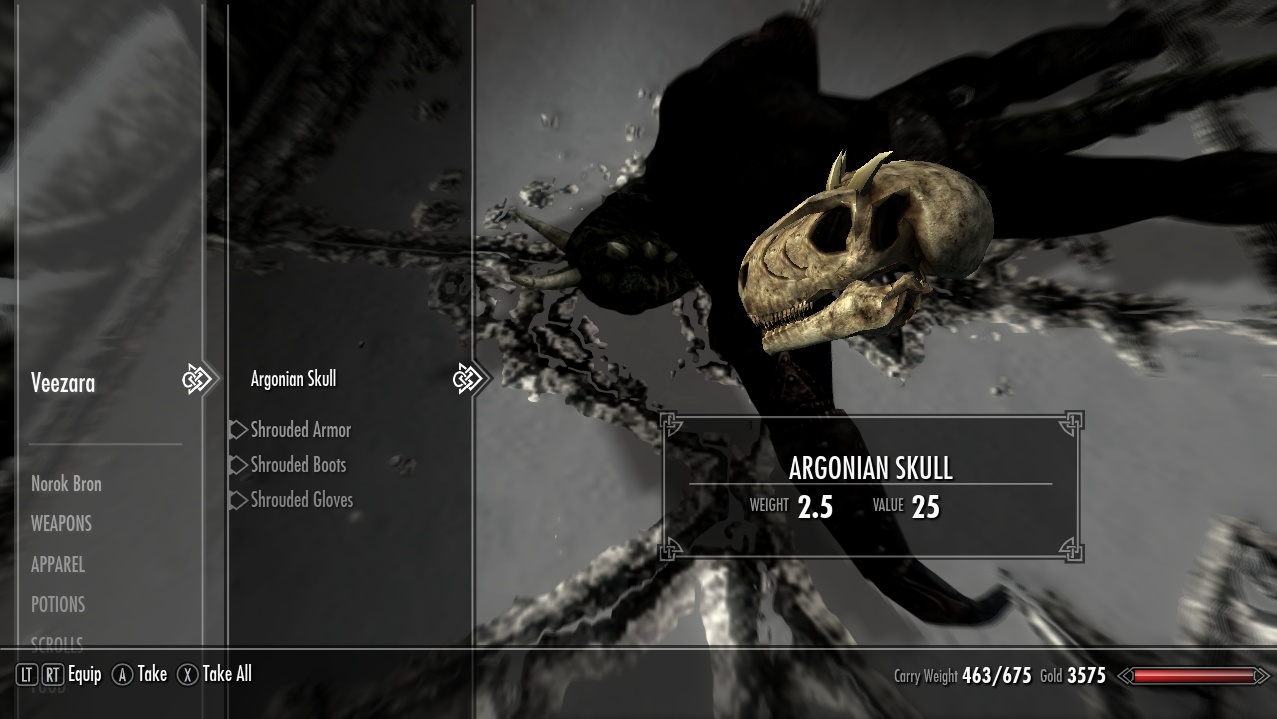
Task: Choose the Potions category
Action: (58, 604)
